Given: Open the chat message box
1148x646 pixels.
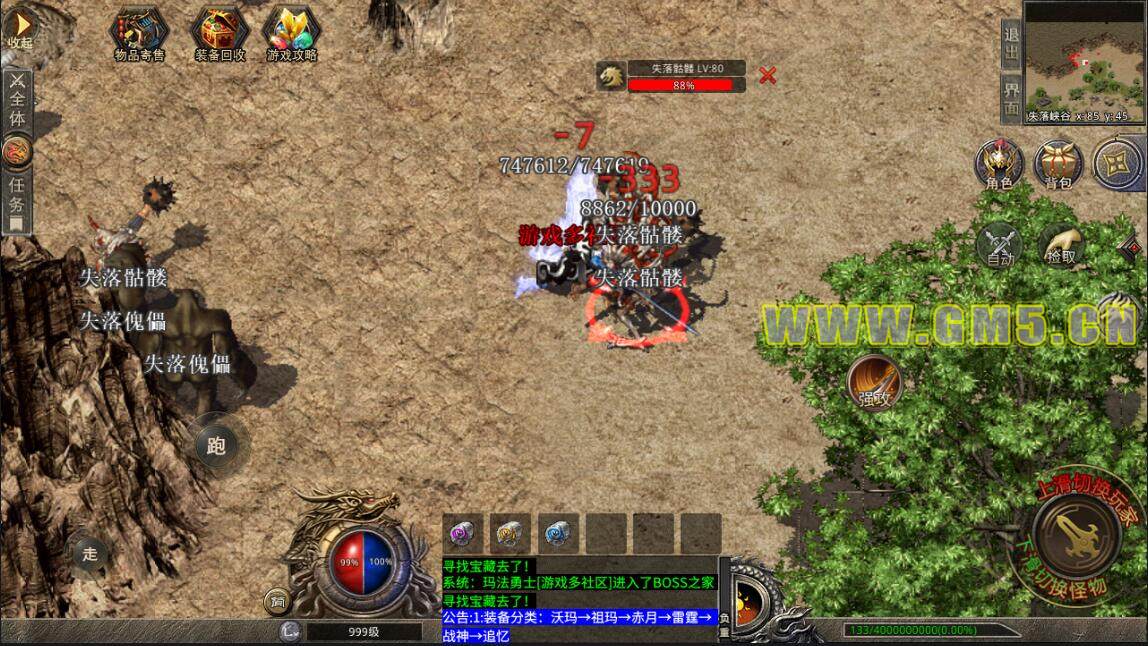Looking at the screenshot, I should tap(580, 599).
